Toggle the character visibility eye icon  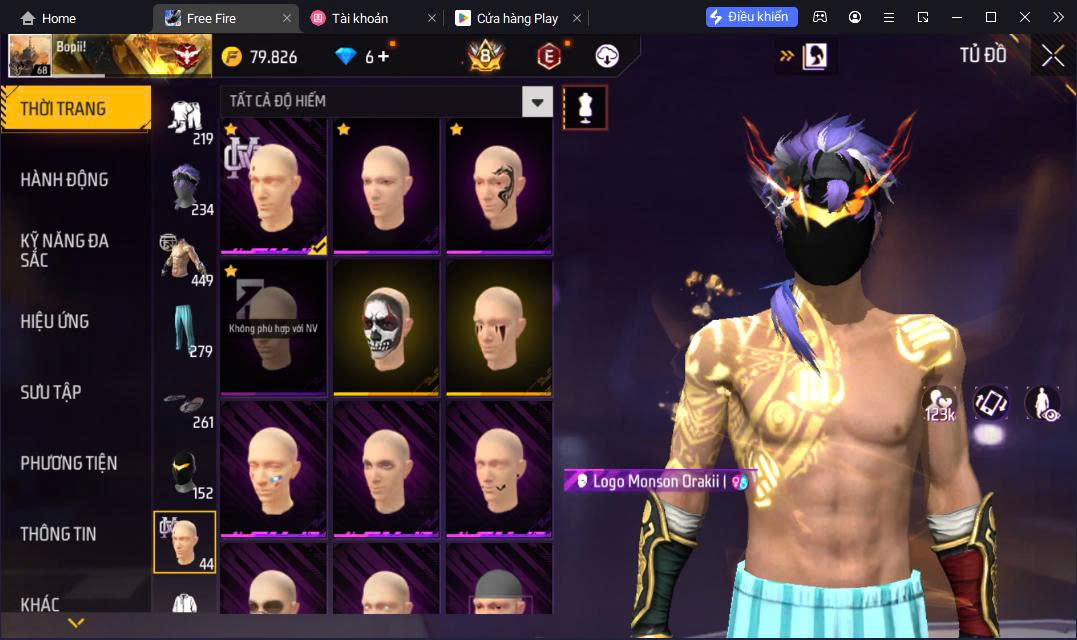coord(1043,404)
